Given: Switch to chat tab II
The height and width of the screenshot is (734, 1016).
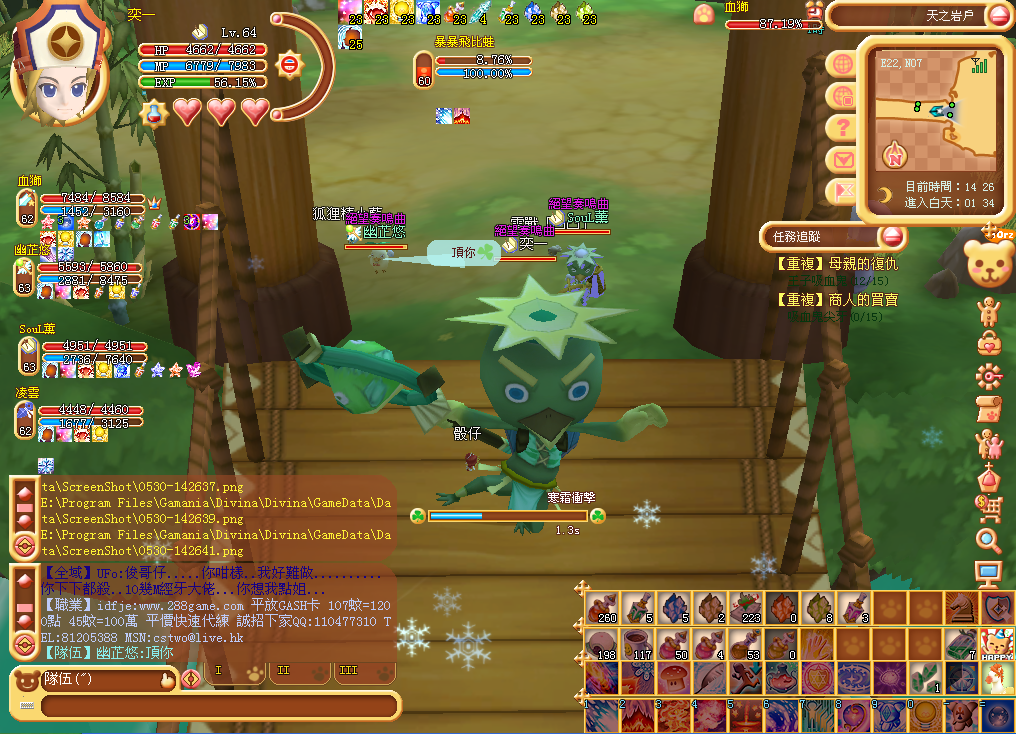Looking at the screenshot, I should 283,671.
